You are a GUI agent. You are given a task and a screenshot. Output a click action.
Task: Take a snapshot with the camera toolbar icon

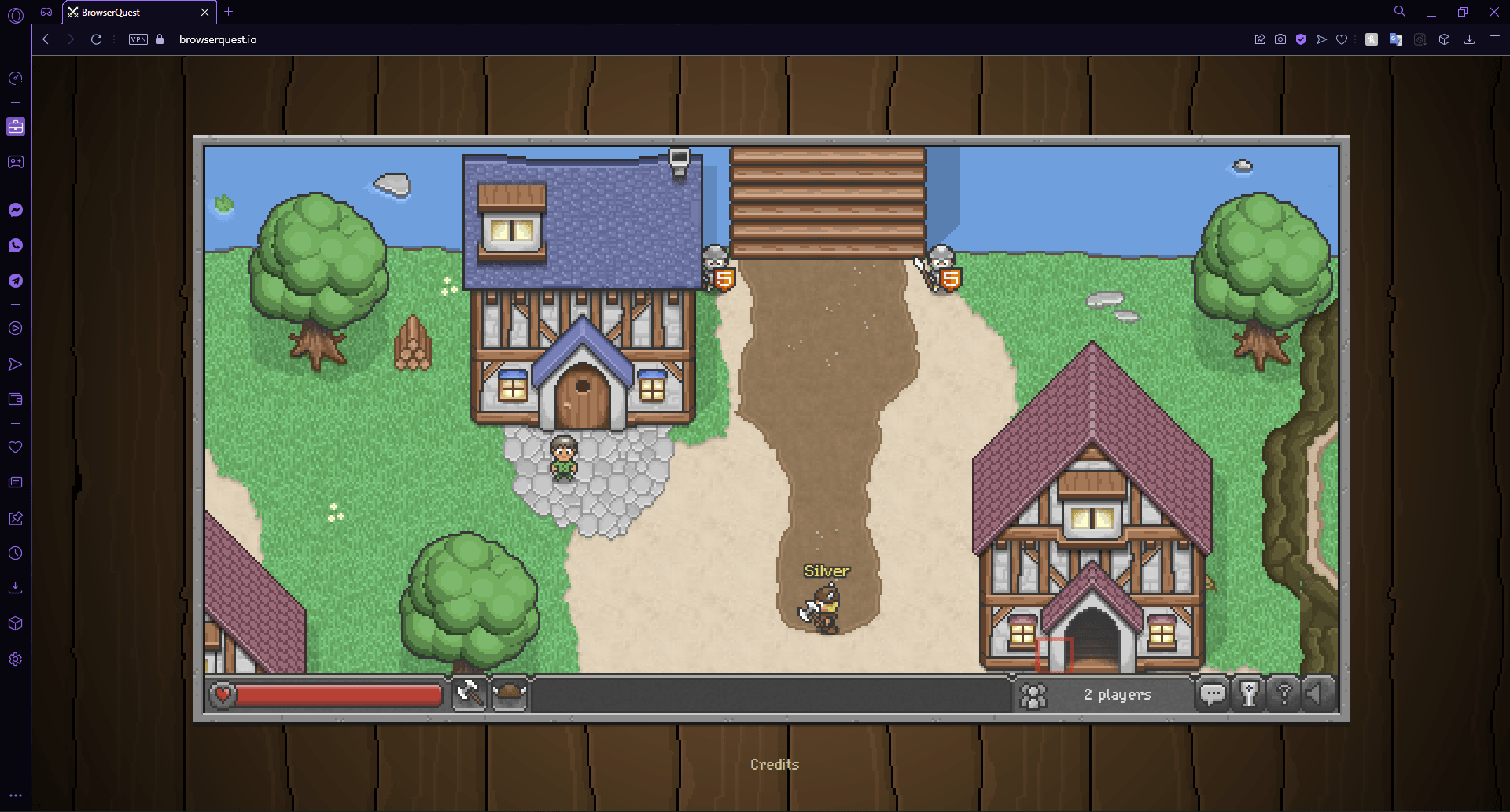1280,39
